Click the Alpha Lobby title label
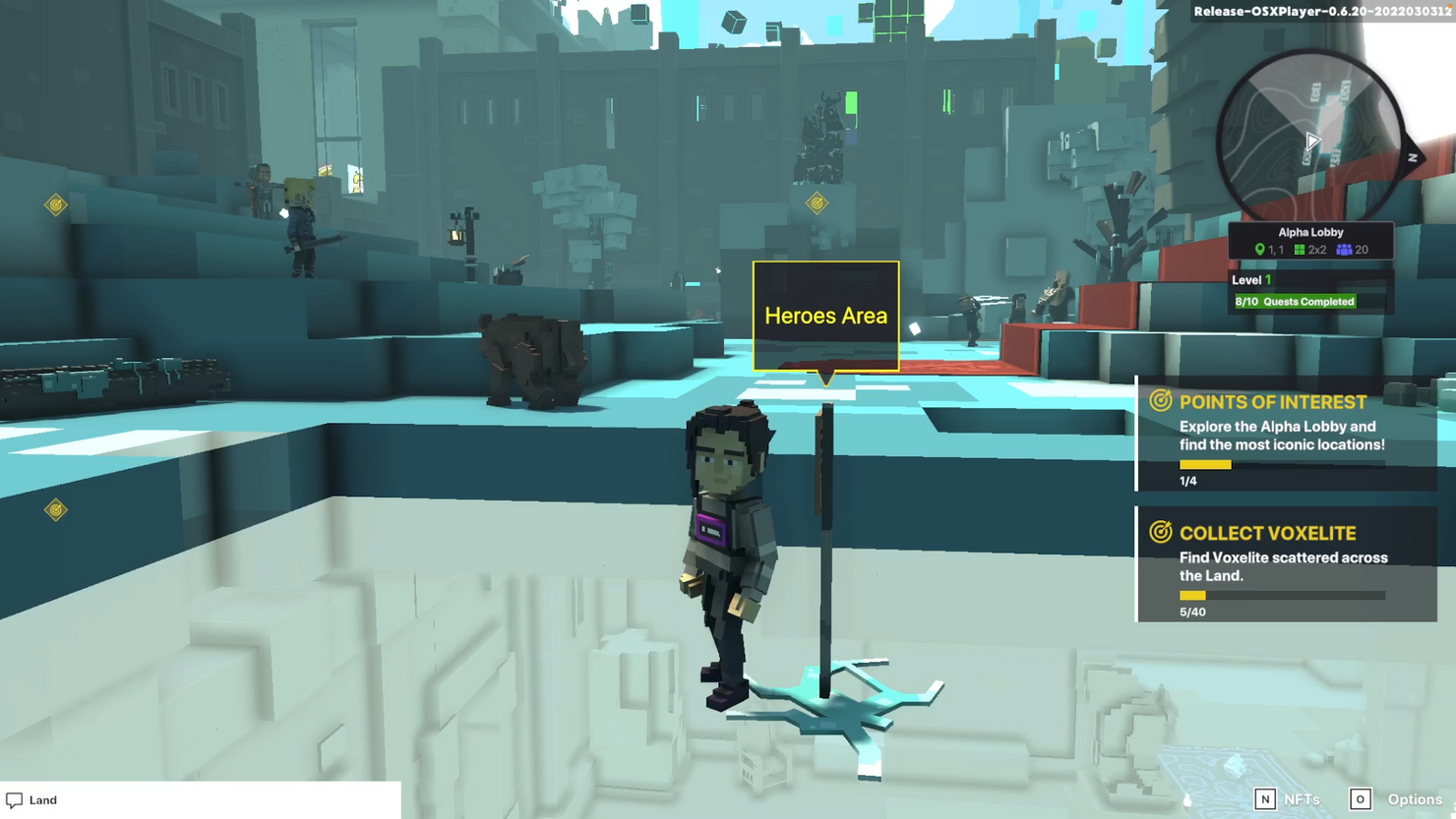Screen dimensions: 1456x819 [1310, 231]
